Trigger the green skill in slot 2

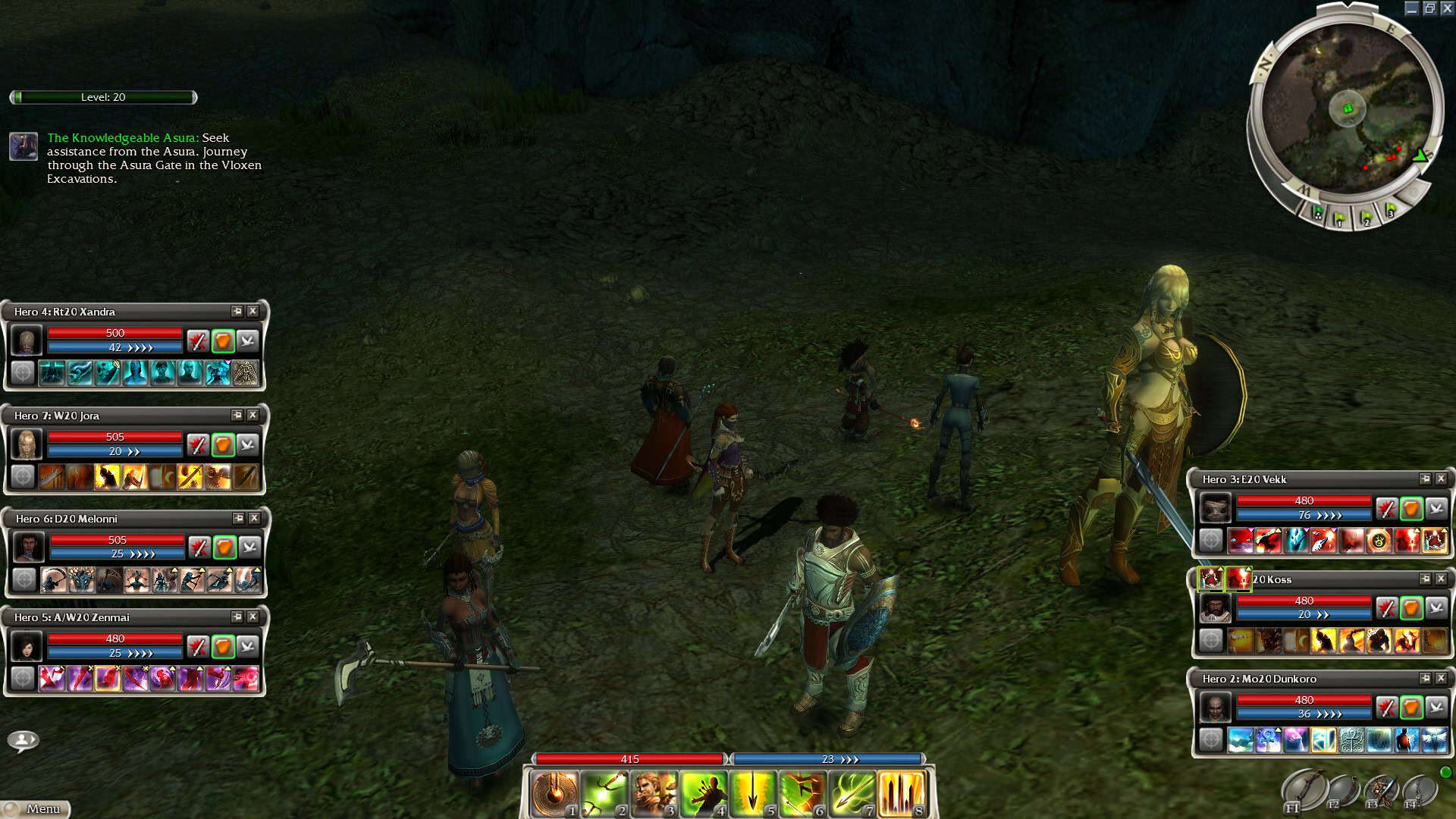pyautogui.click(x=604, y=794)
